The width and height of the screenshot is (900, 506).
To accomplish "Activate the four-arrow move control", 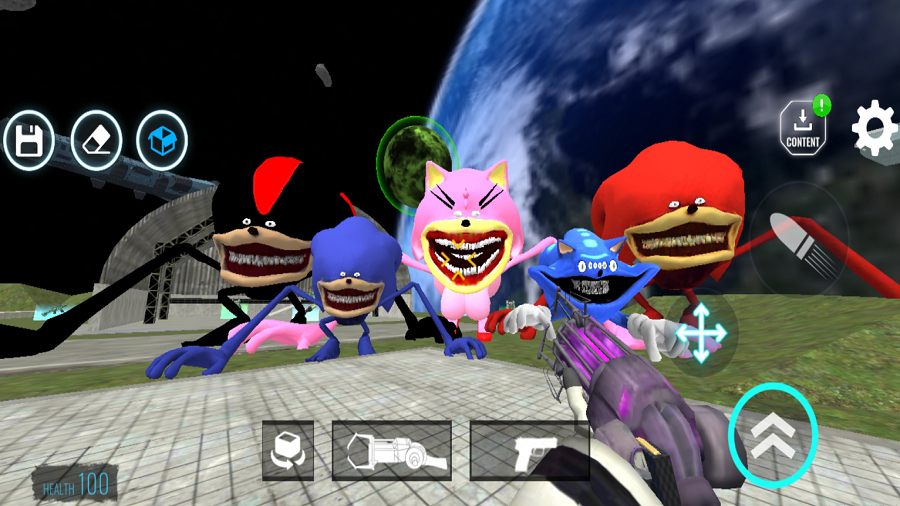I will click(x=701, y=334).
